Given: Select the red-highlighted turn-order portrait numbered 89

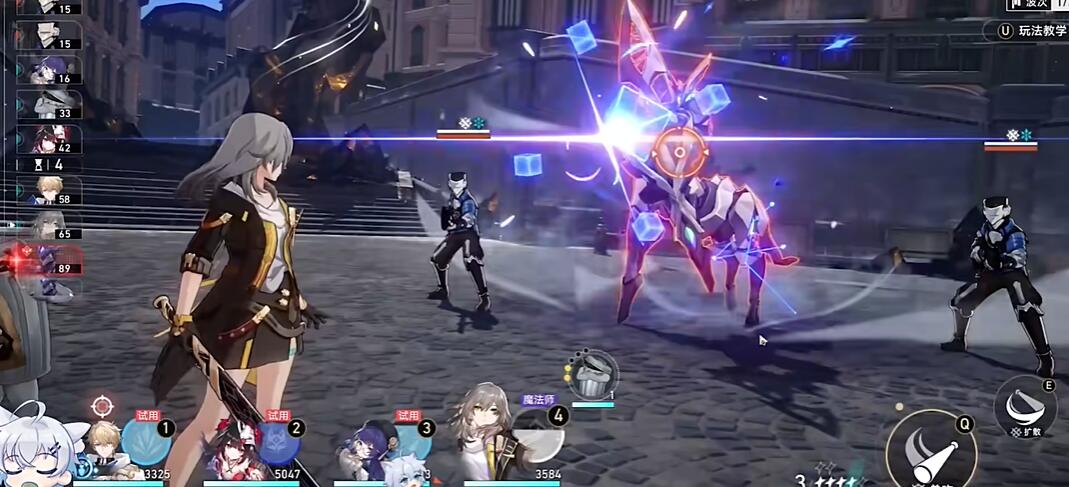Looking at the screenshot, I should (x=48, y=261).
